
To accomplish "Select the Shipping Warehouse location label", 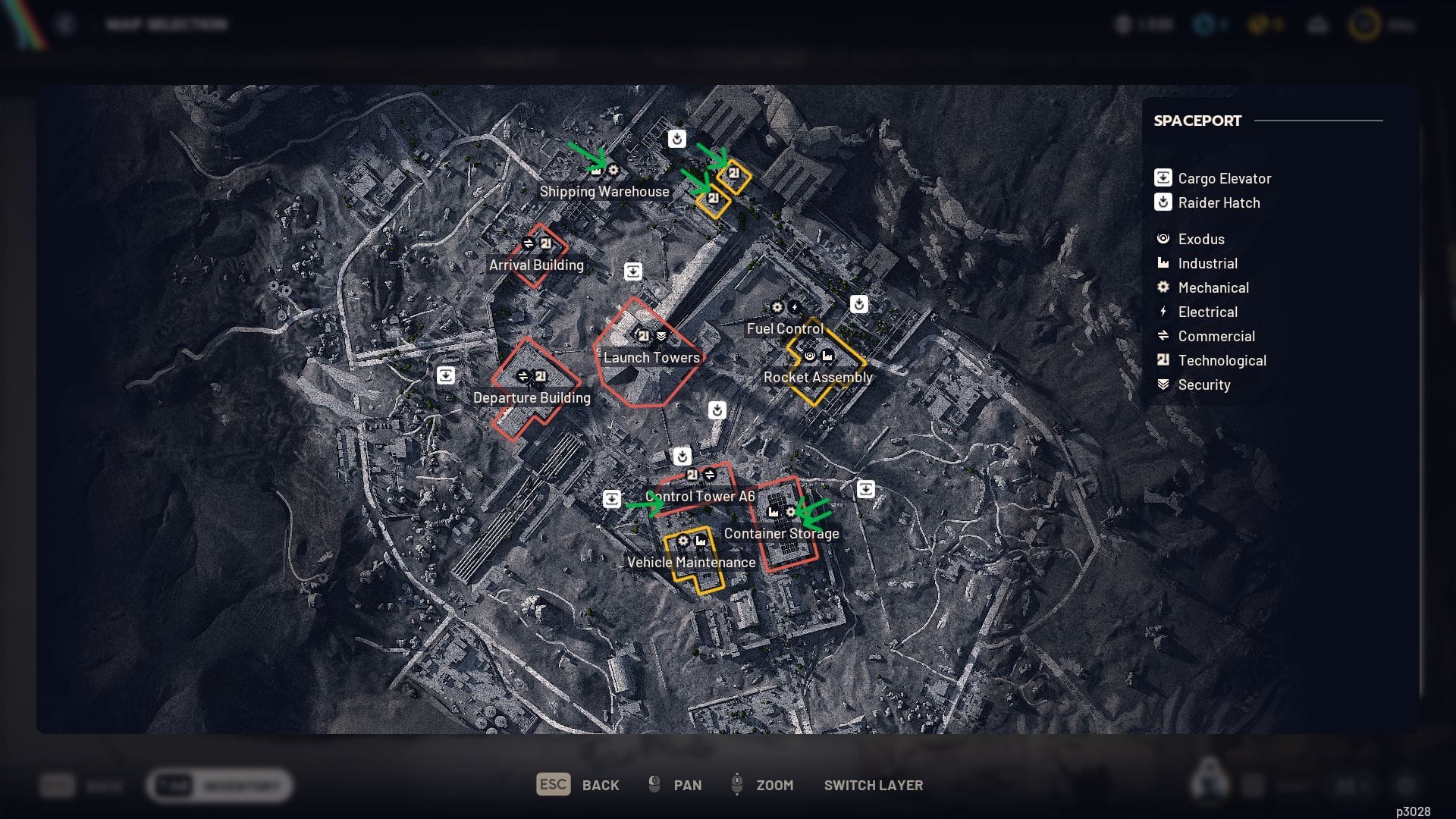I will click(x=604, y=192).
